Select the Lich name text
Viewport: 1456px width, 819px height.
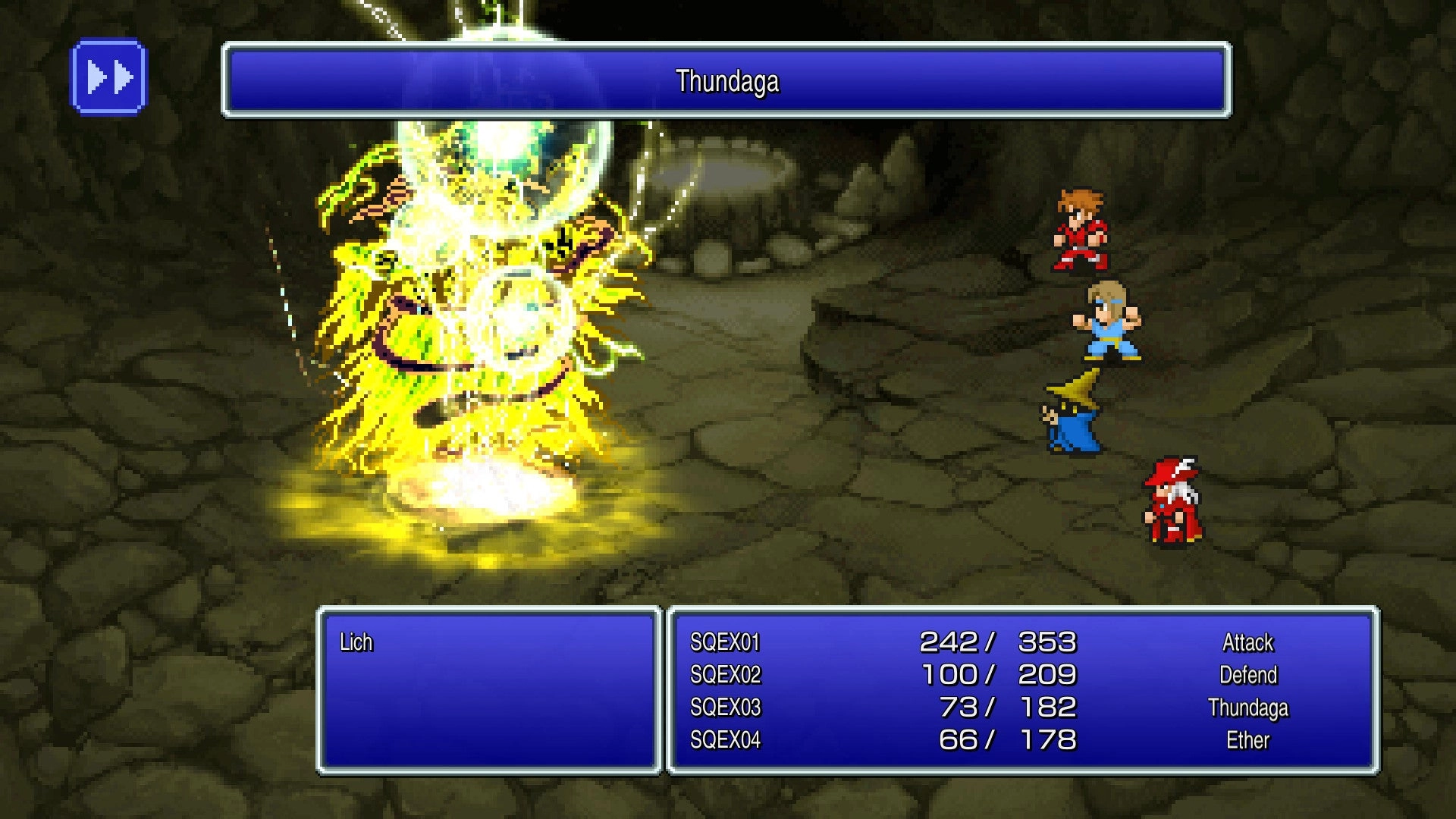(x=356, y=643)
